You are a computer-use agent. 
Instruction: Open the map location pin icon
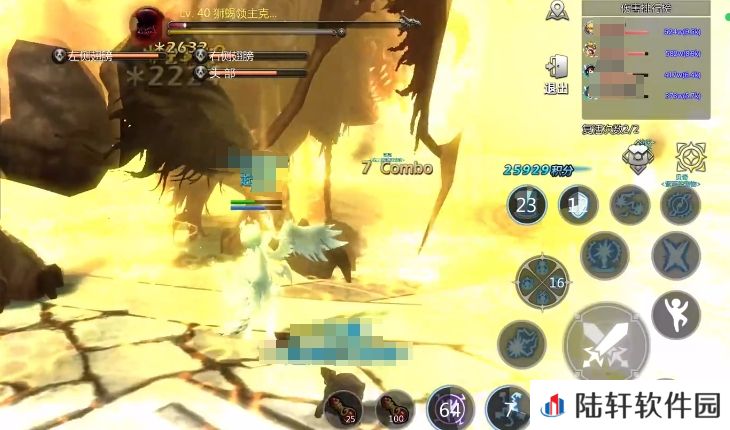coord(558,12)
